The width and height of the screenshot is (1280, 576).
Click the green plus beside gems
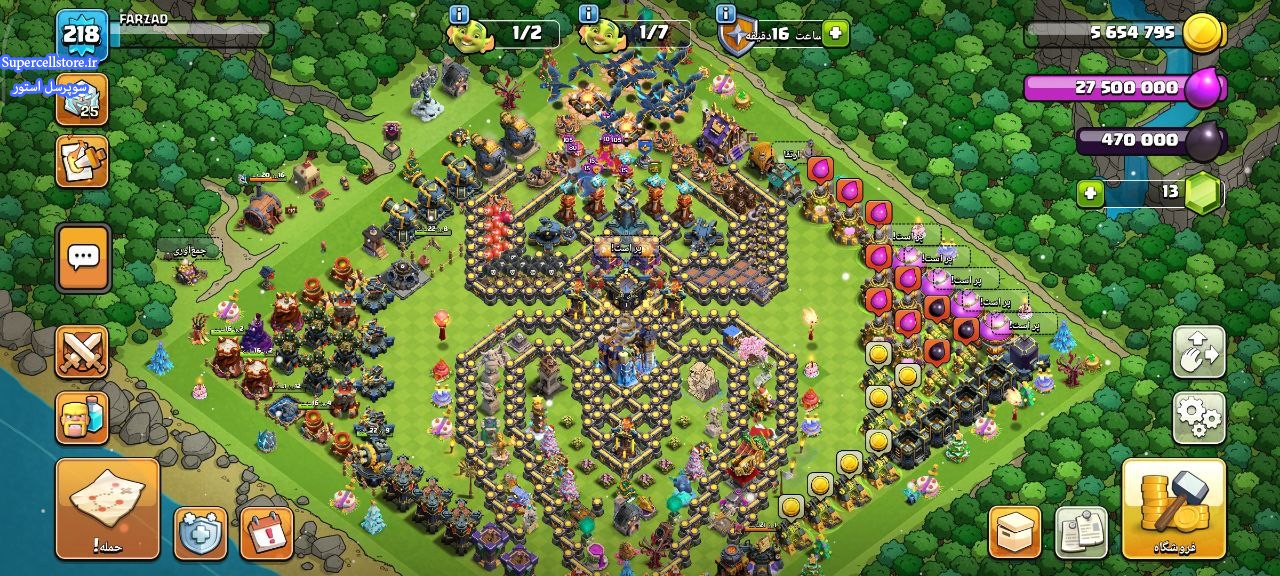[1091, 192]
